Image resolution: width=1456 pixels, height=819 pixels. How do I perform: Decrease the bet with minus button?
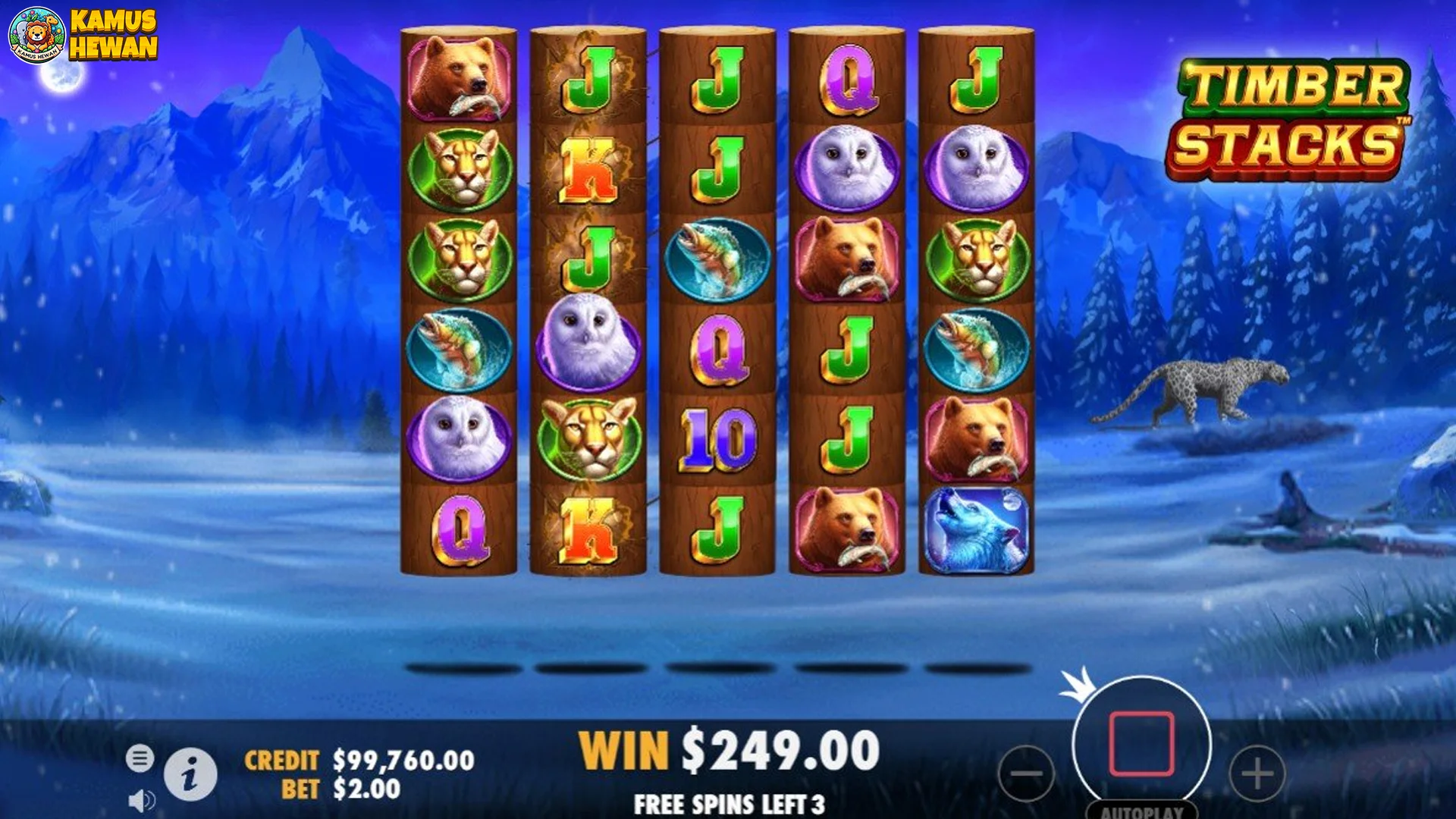1027,774
